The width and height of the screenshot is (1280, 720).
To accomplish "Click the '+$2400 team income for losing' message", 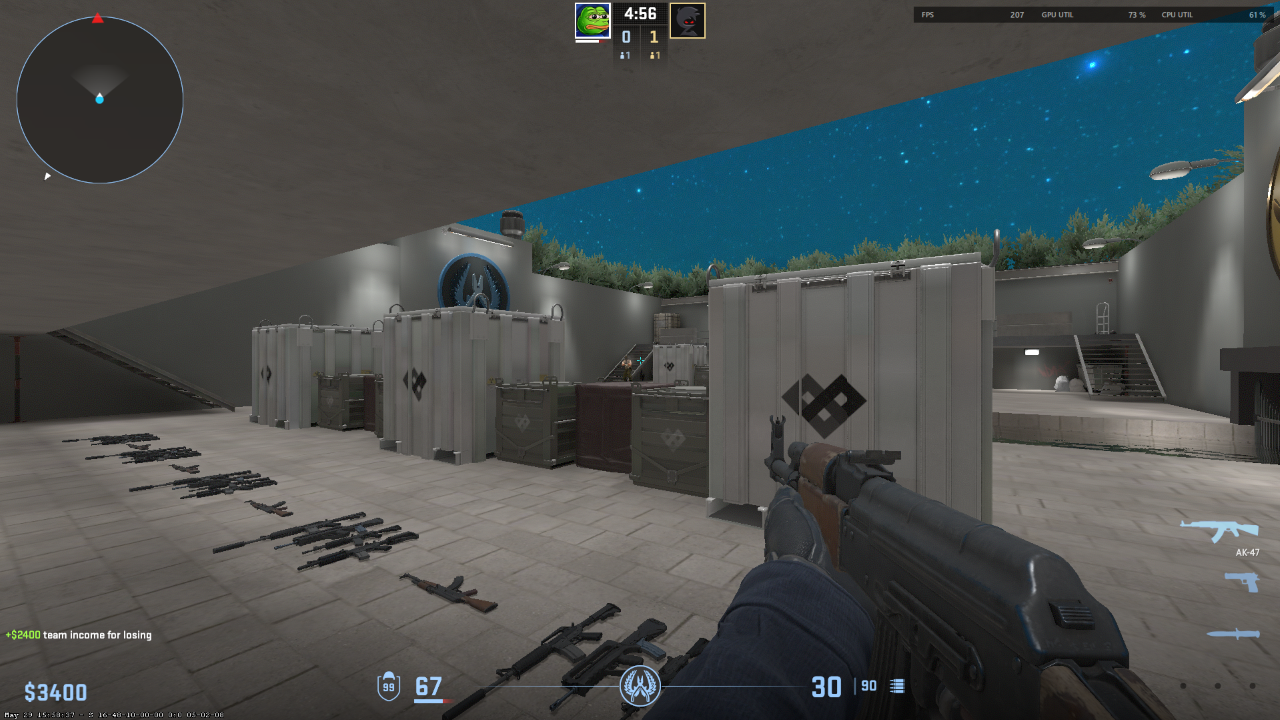I will pos(77,634).
